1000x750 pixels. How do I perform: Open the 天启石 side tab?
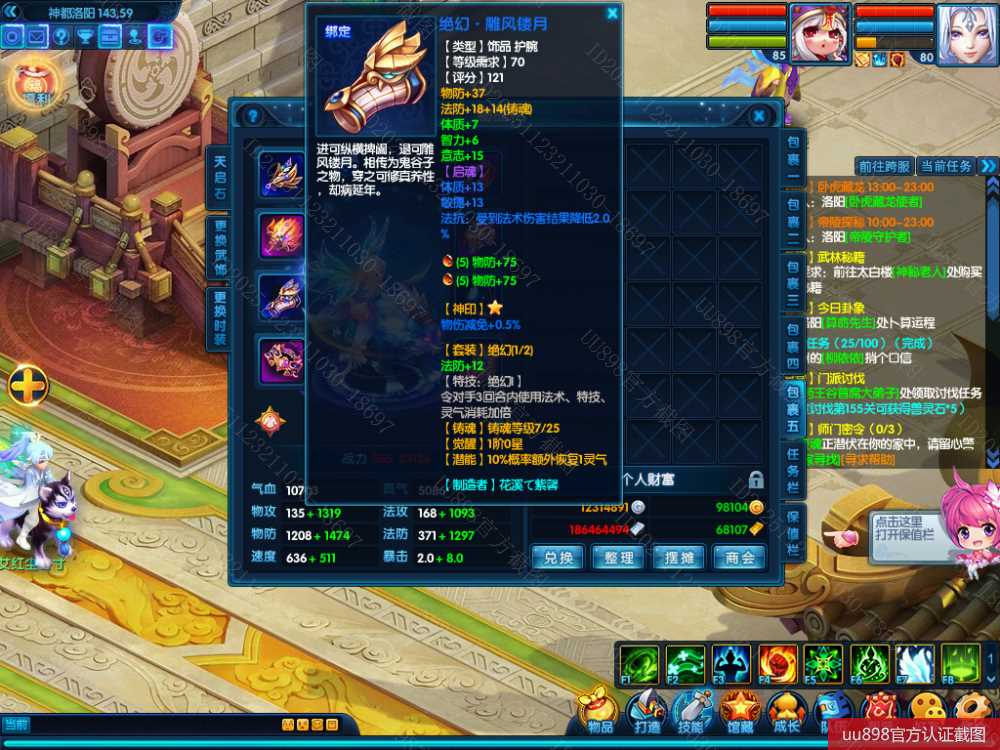point(220,176)
